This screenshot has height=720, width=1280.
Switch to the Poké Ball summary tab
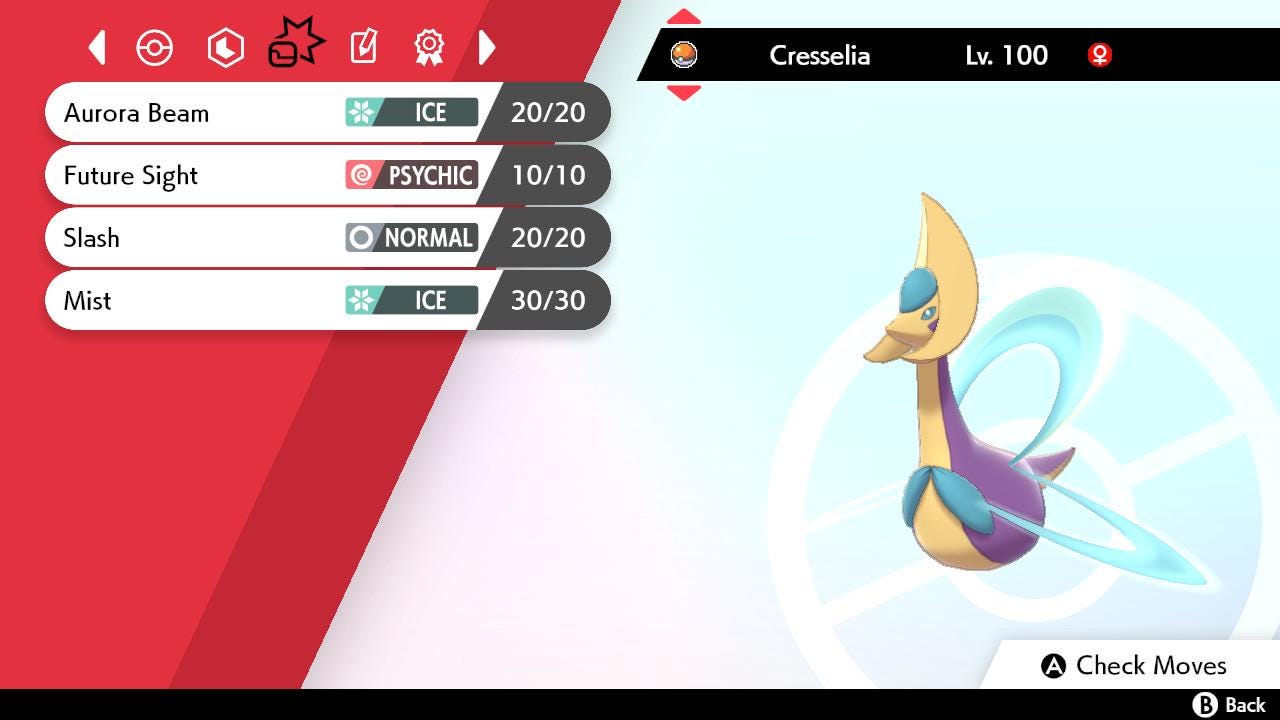(x=155, y=48)
